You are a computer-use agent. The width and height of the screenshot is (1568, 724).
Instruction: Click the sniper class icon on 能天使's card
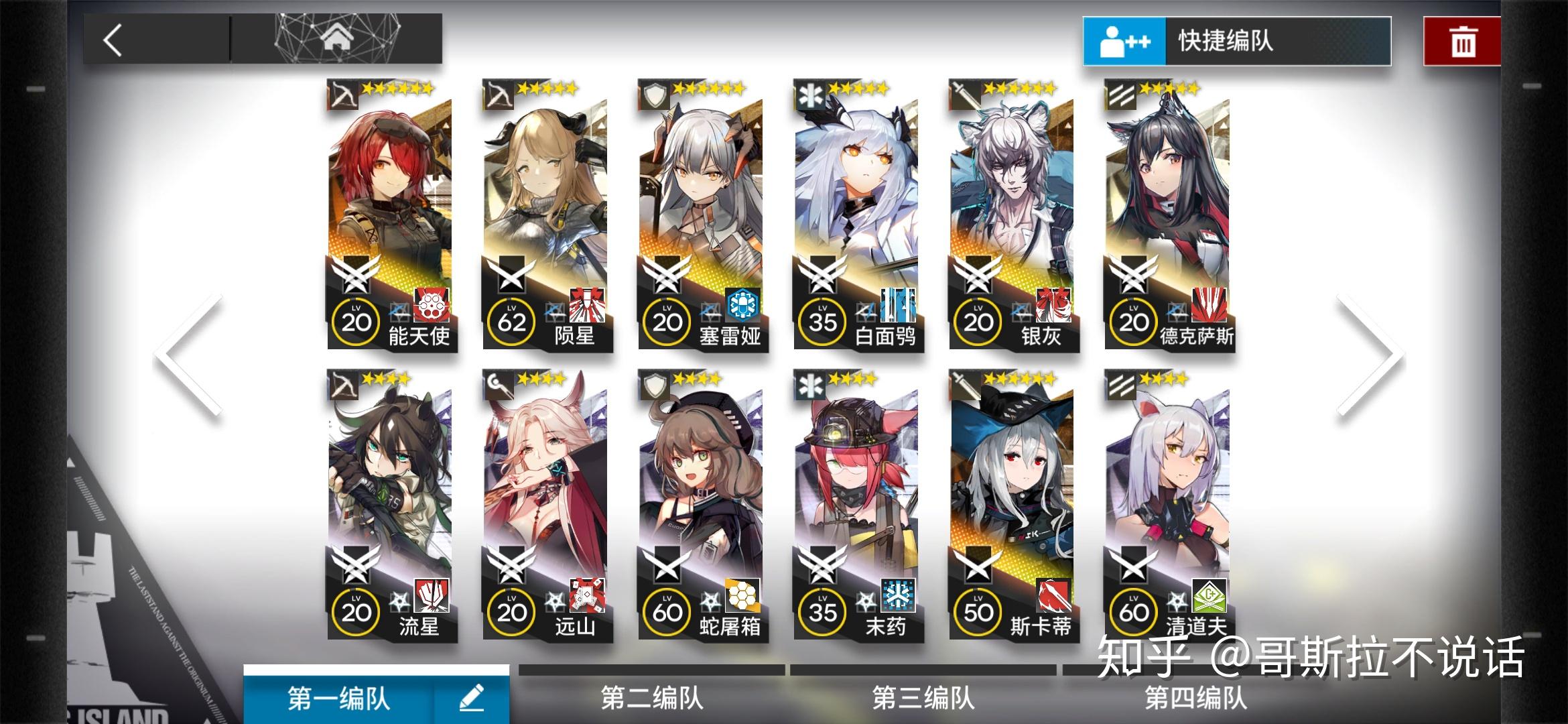point(342,95)
